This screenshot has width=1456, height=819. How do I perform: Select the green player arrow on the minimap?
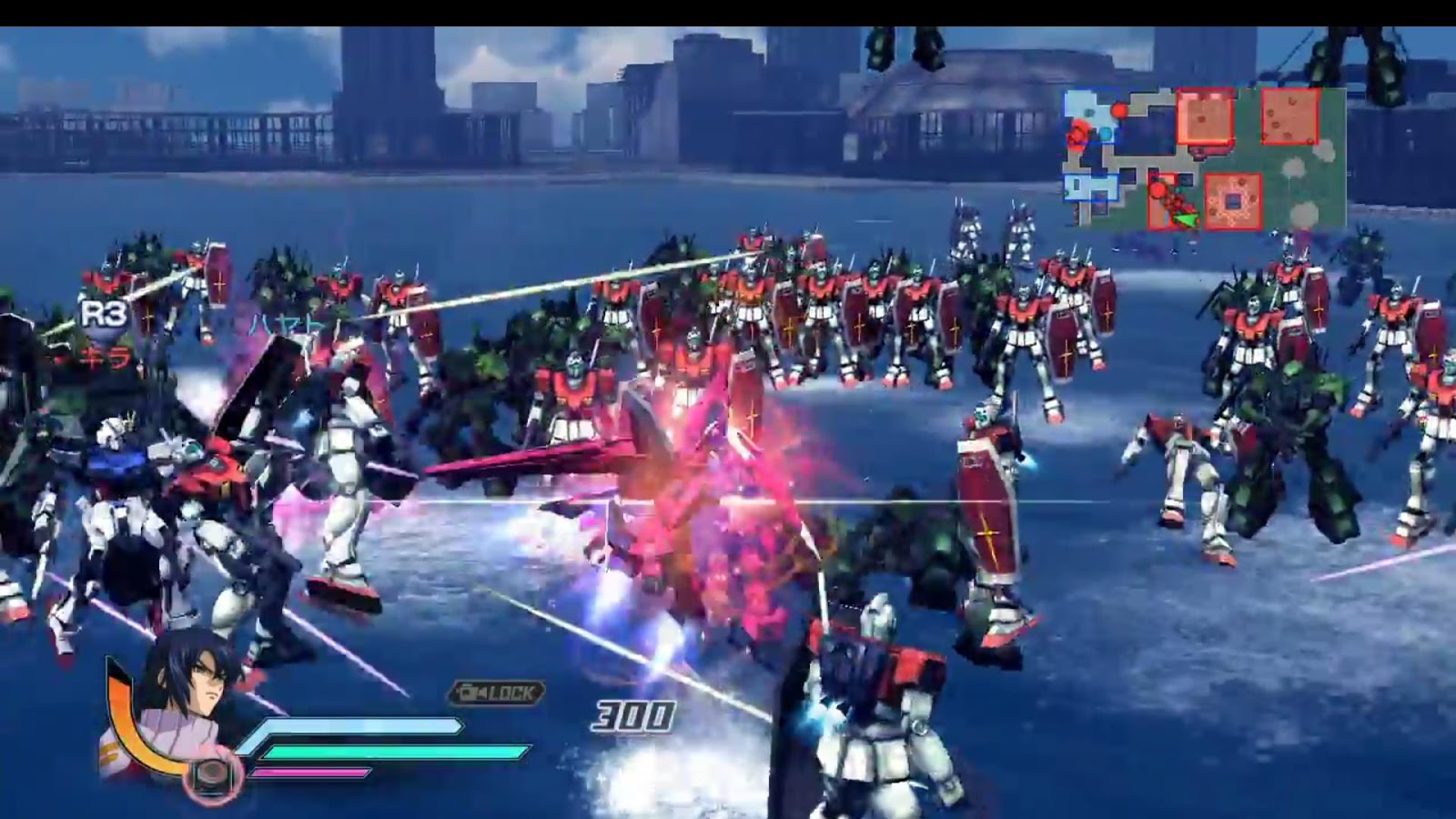[1187, 218]
